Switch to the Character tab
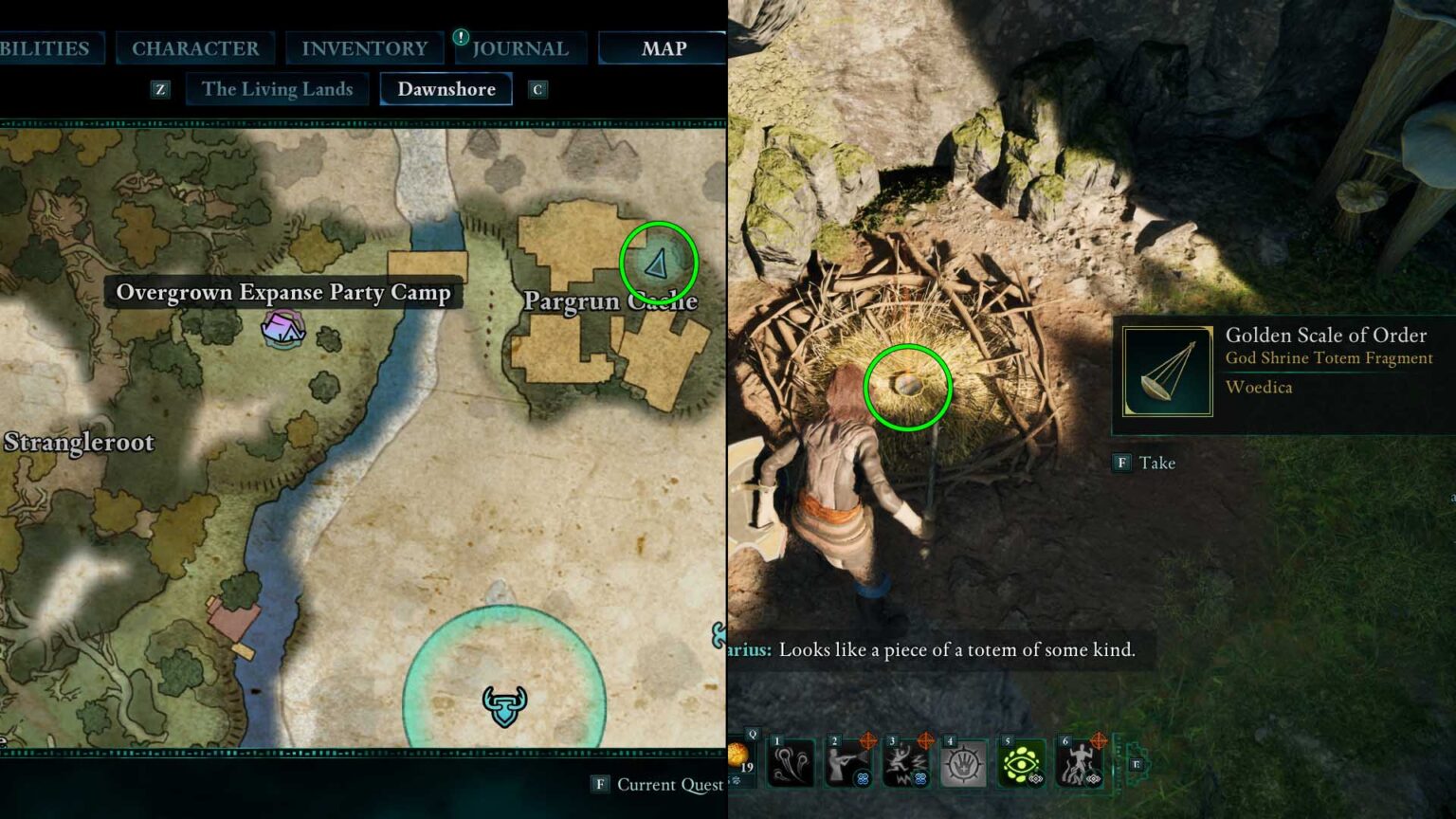The image size is (1456, 819). [x=195, y=48]
